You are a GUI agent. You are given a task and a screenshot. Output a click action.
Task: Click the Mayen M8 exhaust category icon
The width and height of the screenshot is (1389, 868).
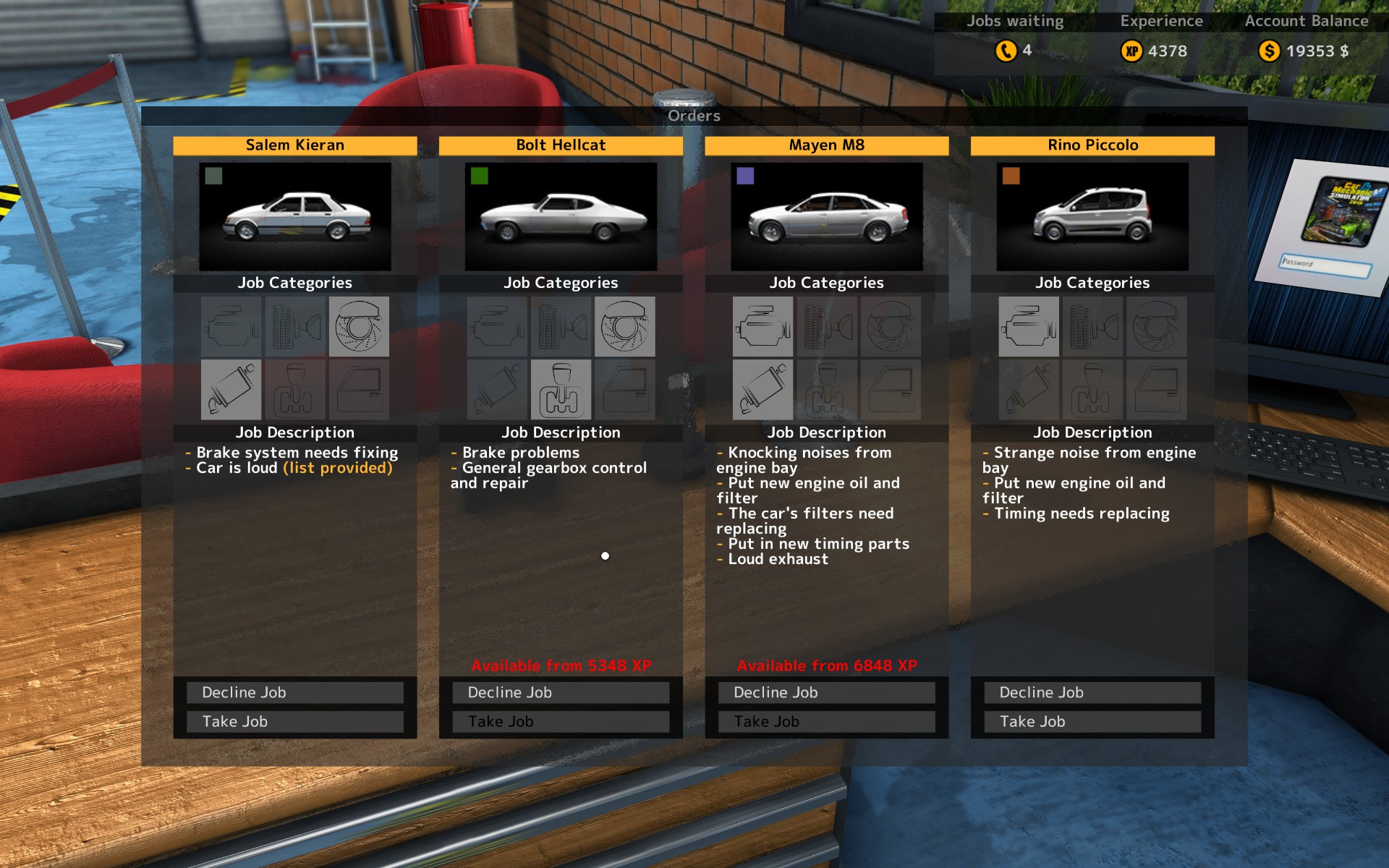tap(763, 390)
